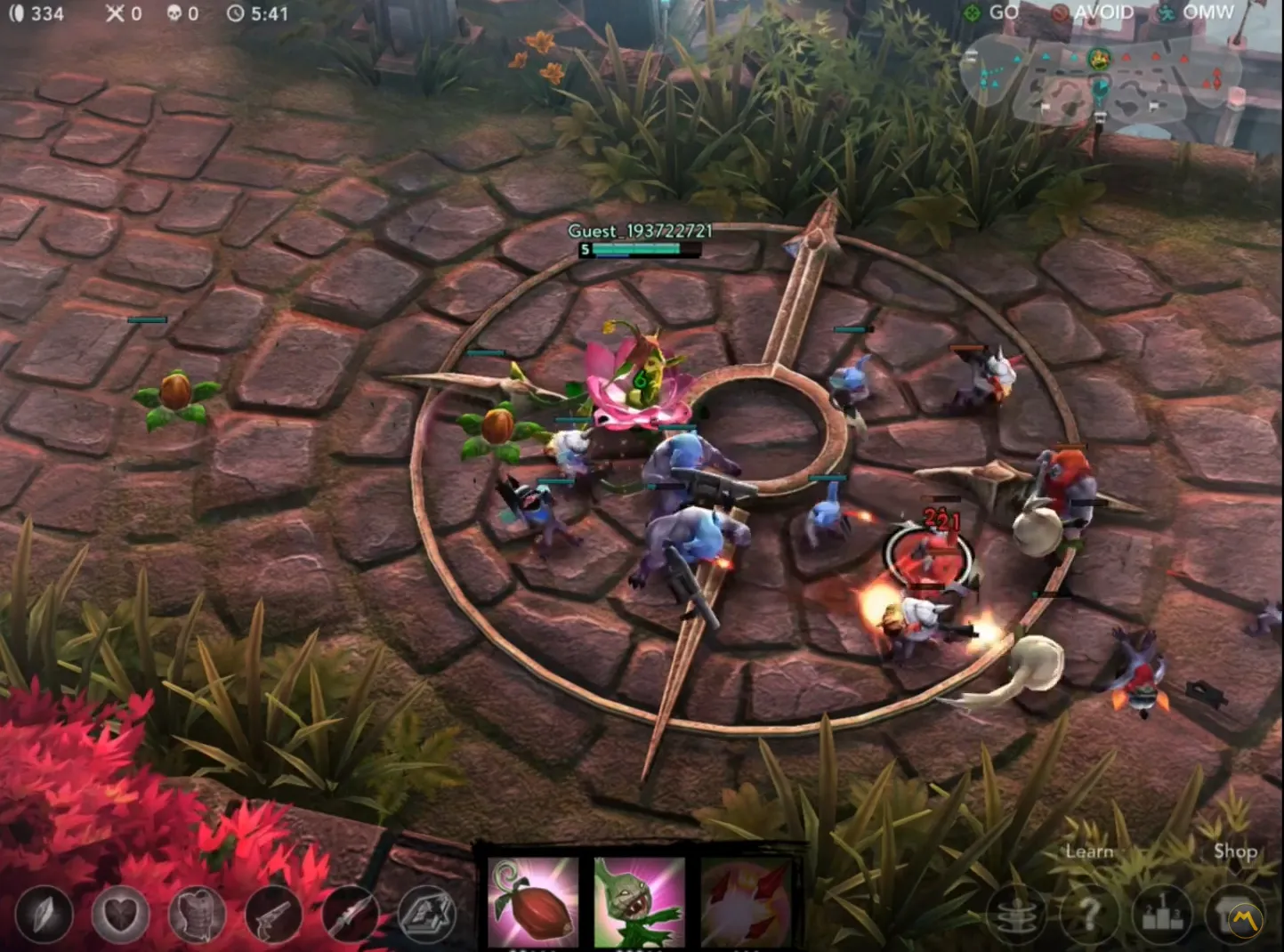
Task: Toggle the OMW ping signal
Action: [x=1192, y=12]
